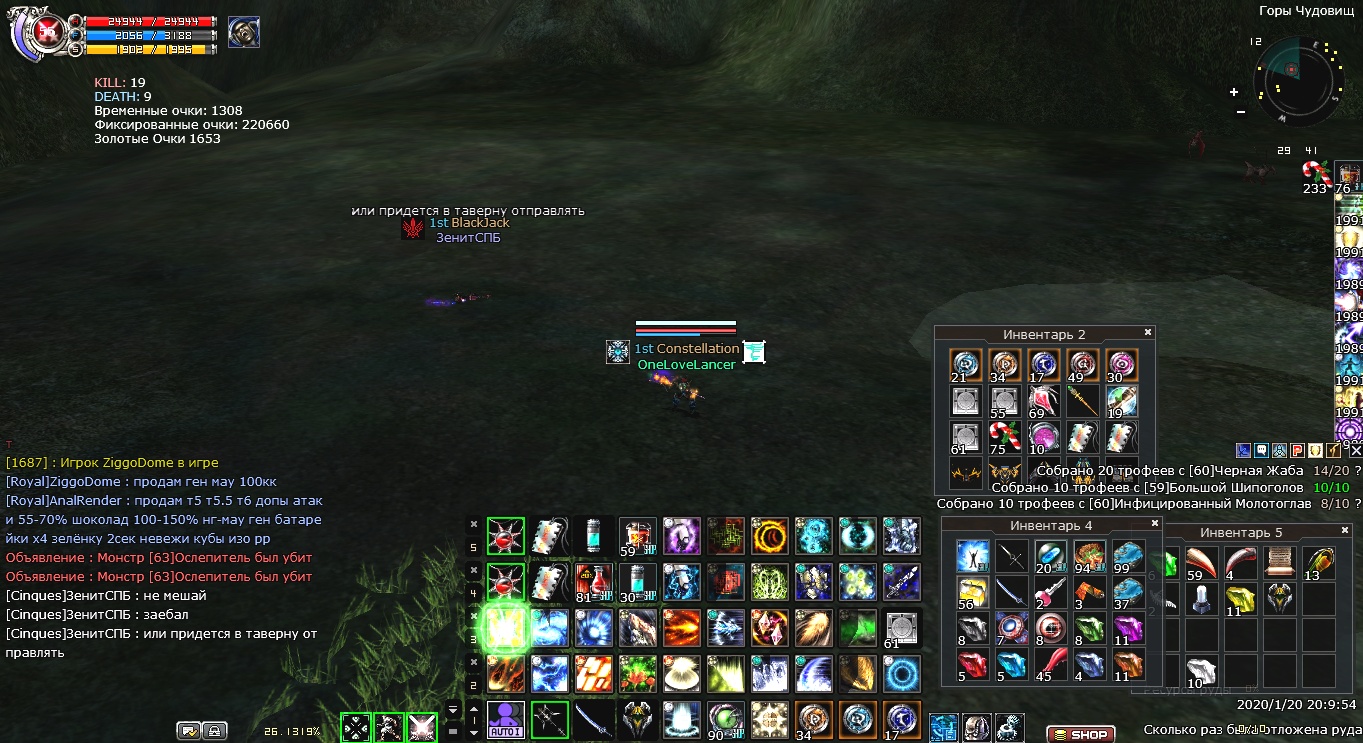Click the minimap zoom-out minus button
Screen dimensions: 1363x743
(1241, 111)
